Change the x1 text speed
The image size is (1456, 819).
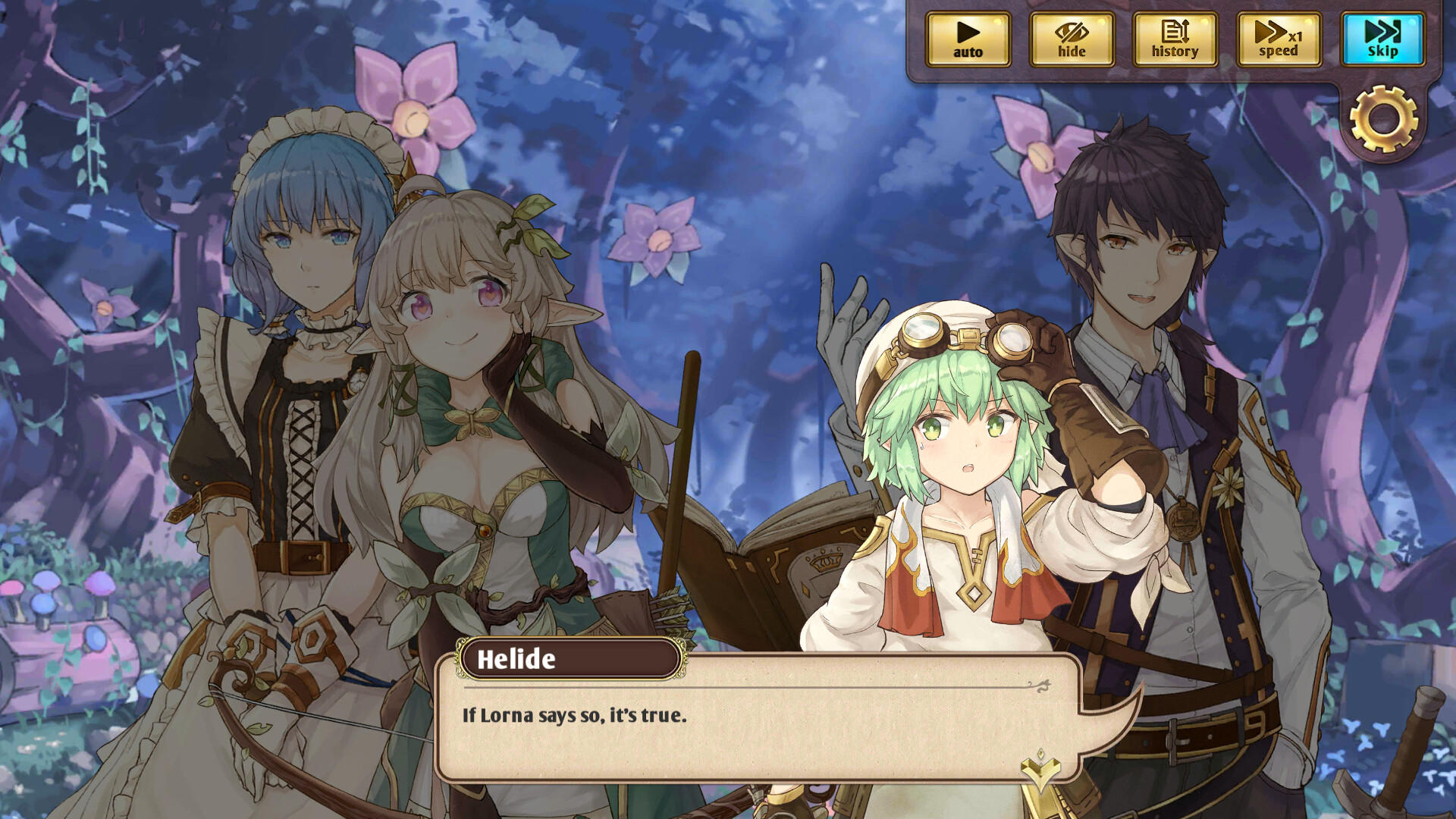(1279, 39)
